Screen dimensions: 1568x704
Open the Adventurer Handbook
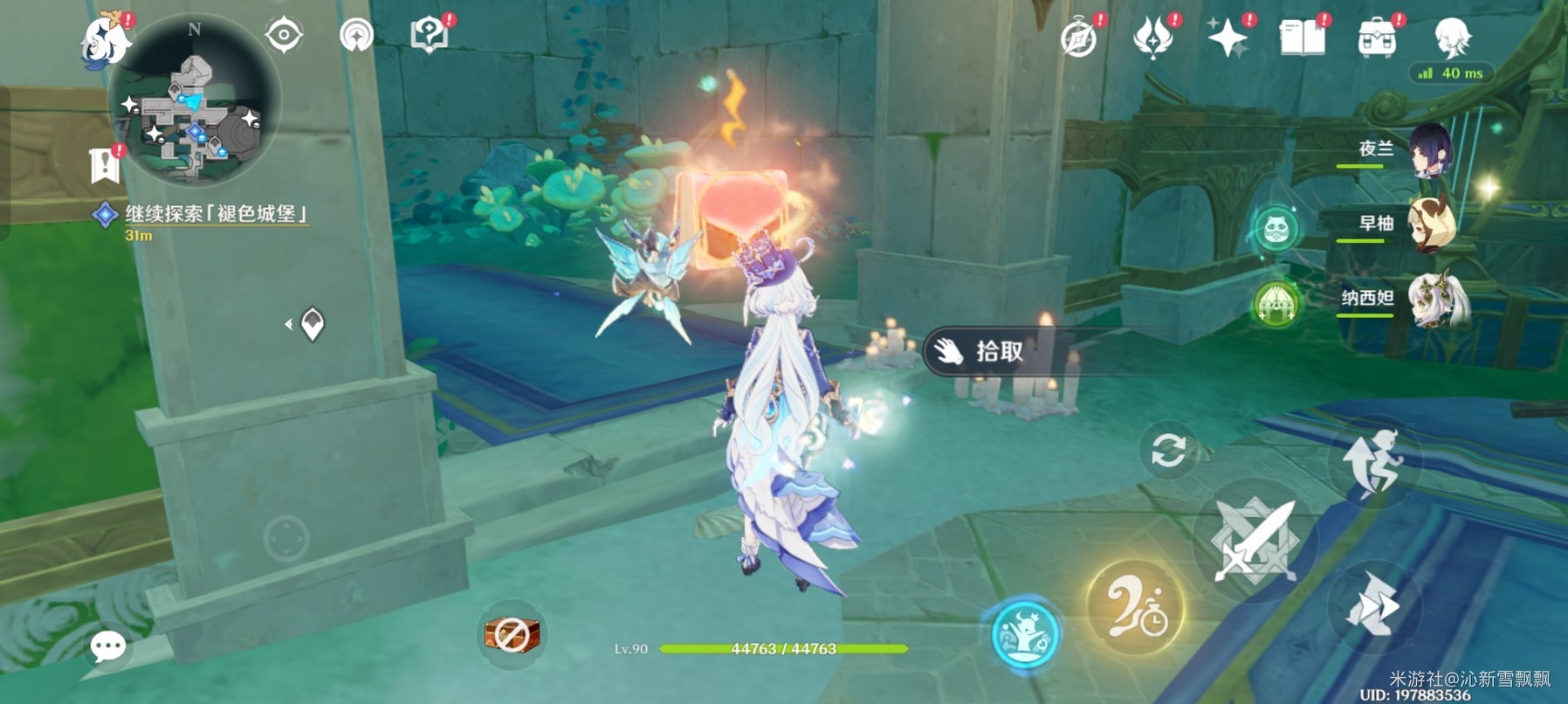pos(1302,37)
